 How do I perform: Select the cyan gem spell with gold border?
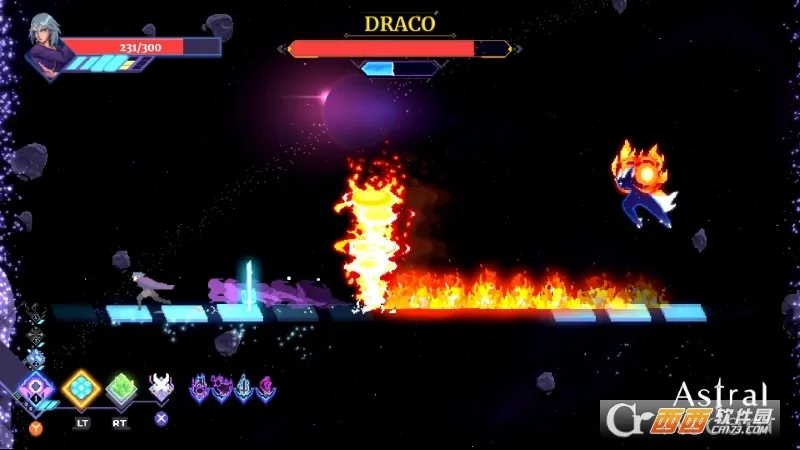click(80, 388)
